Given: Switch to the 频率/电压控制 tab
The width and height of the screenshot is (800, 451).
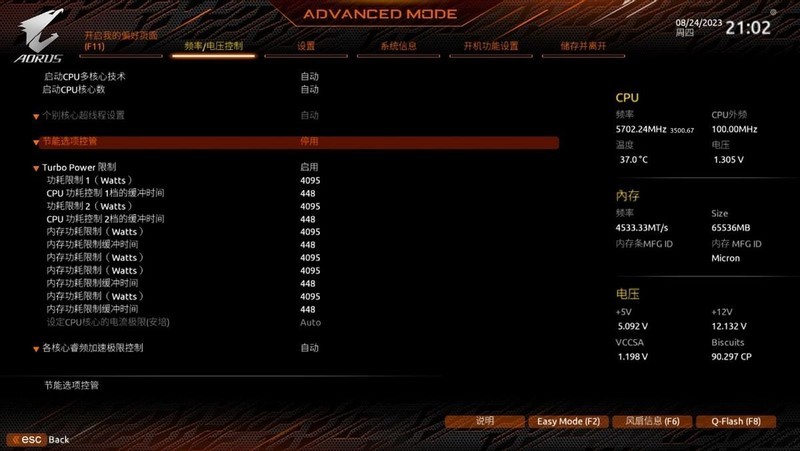Looking at the screenshot, I should (x=213, y=46).
